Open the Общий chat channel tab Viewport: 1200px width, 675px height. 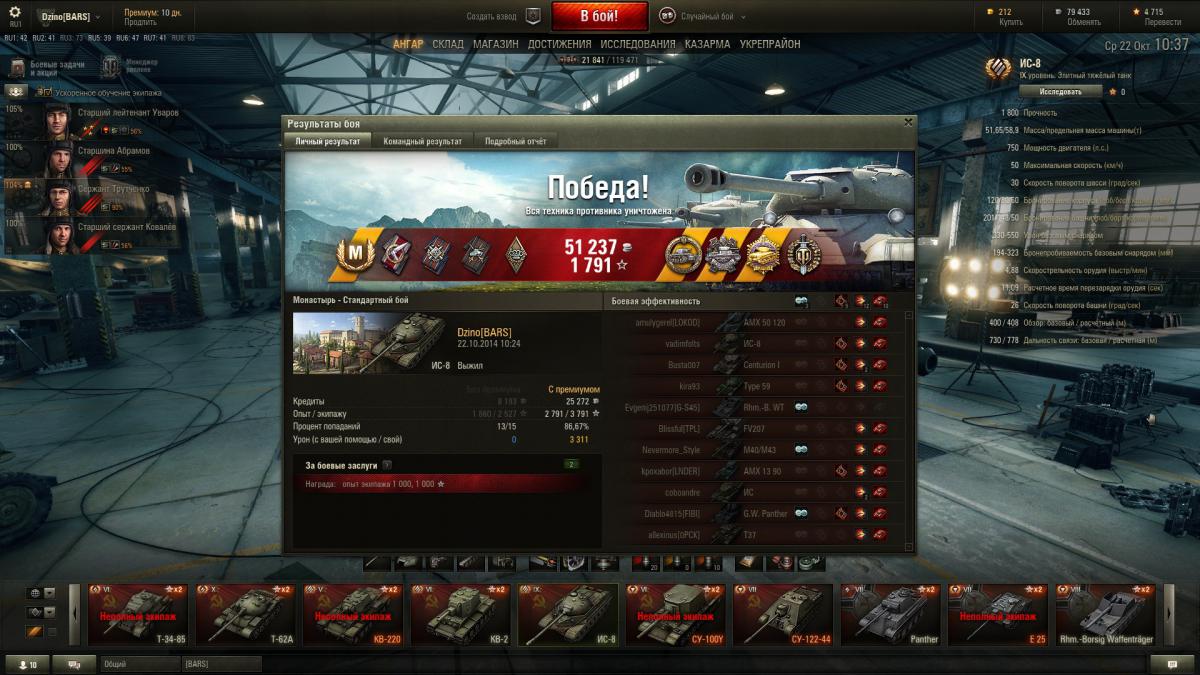click(137, 663)
